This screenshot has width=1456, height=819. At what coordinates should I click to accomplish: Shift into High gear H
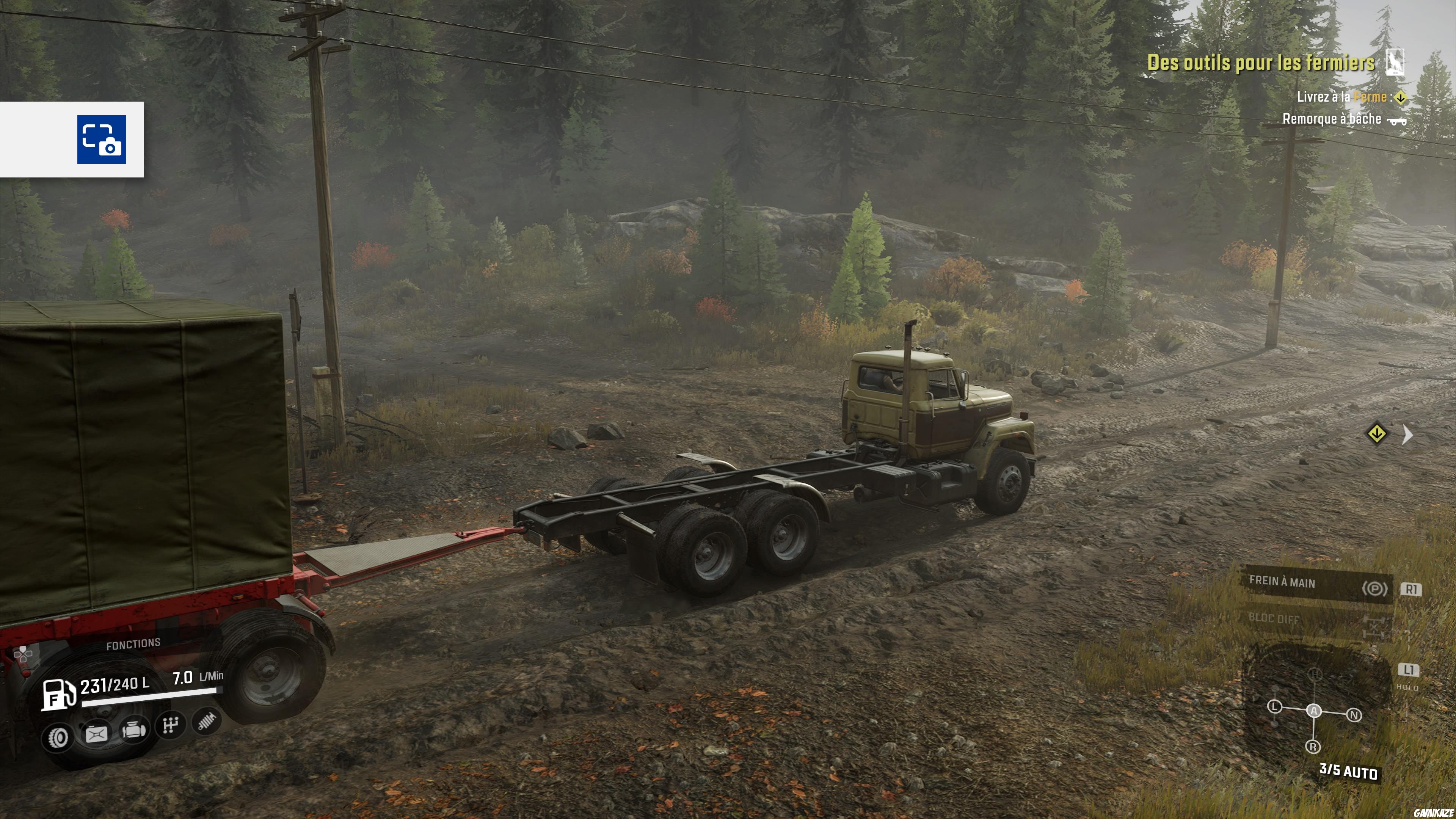coord(1315,674)
